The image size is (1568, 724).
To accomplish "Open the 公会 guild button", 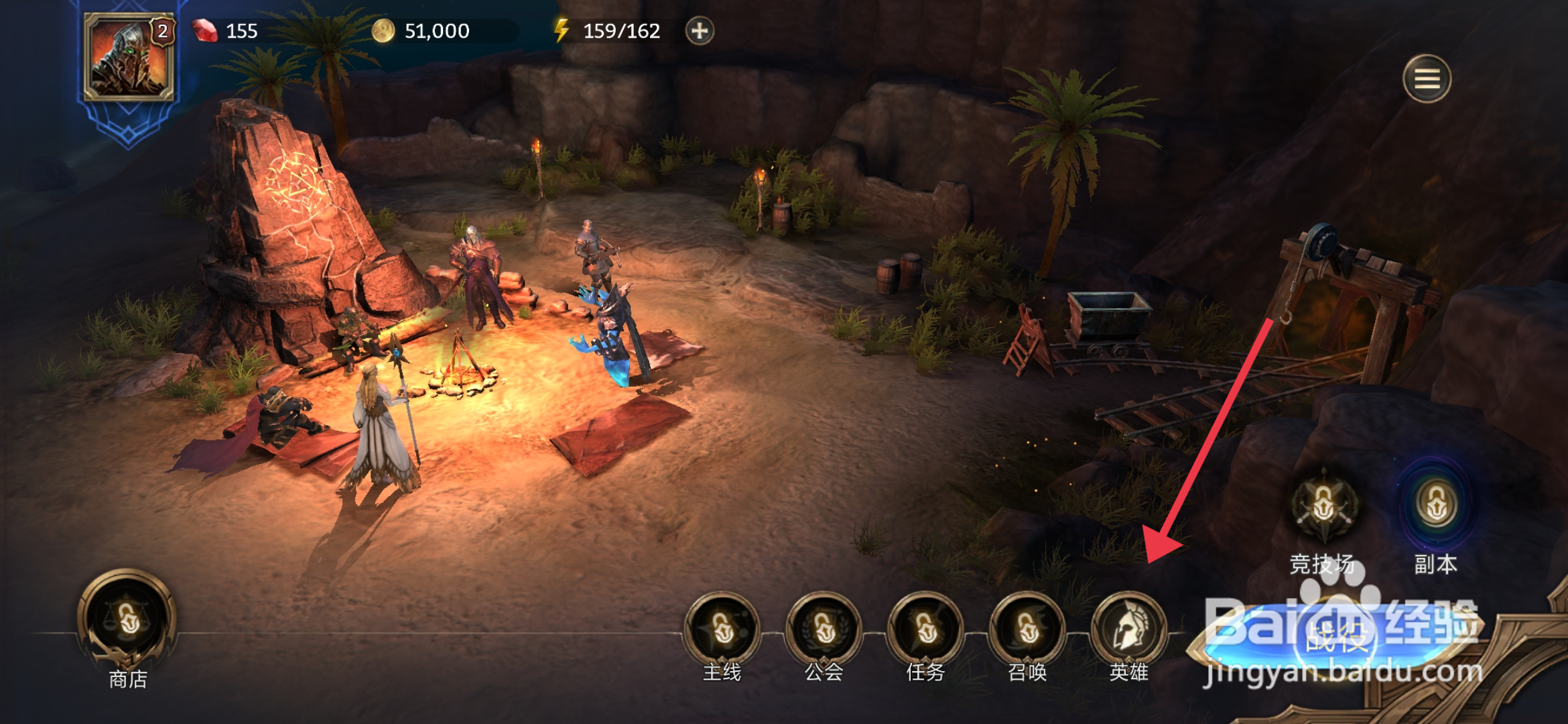I will tap(824, 630).
